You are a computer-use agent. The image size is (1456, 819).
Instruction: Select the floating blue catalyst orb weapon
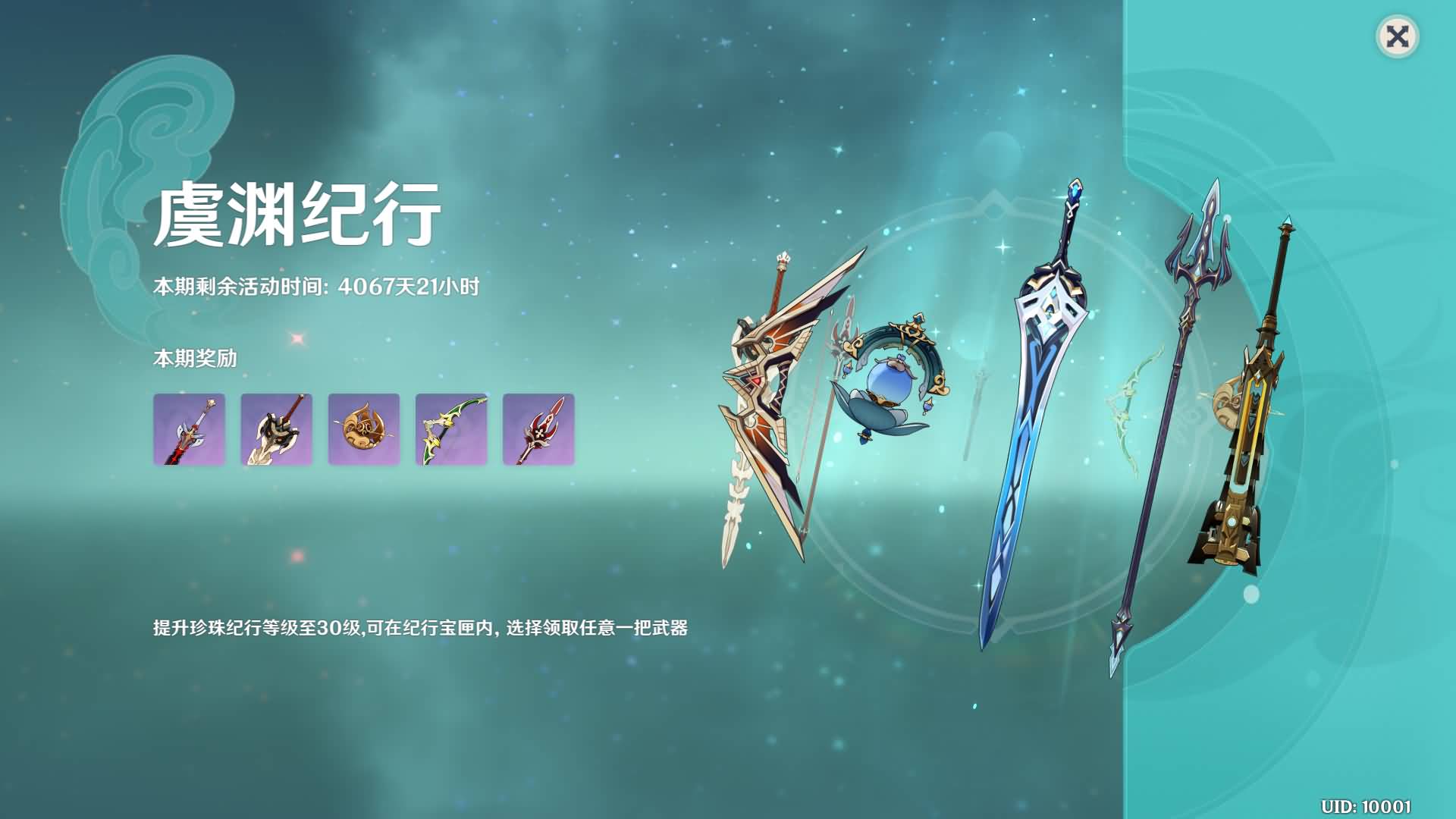coord(891,379)
